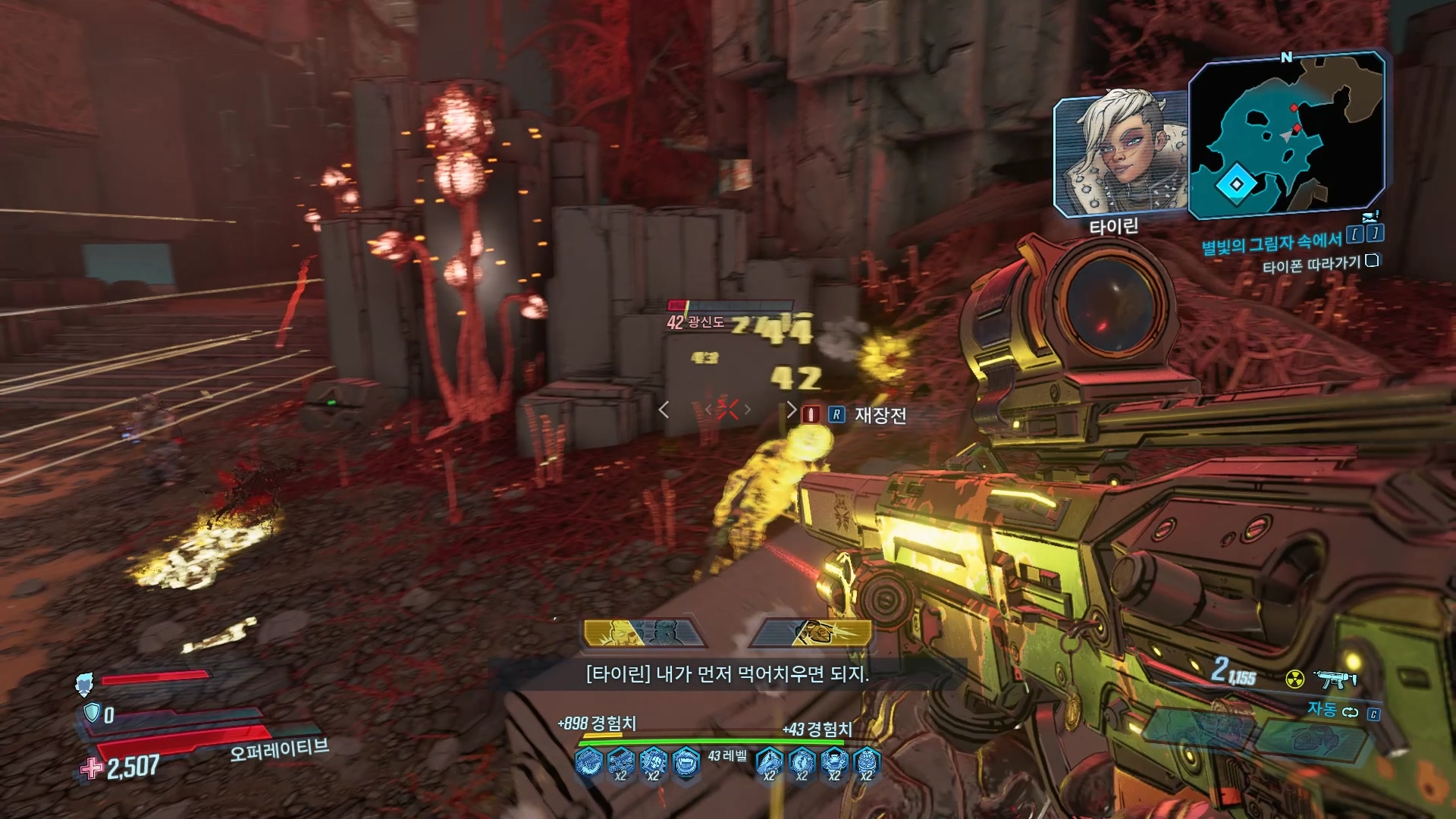Click the Operative class icon
This screenshot has height=819, width=1456.
(84, 684)
